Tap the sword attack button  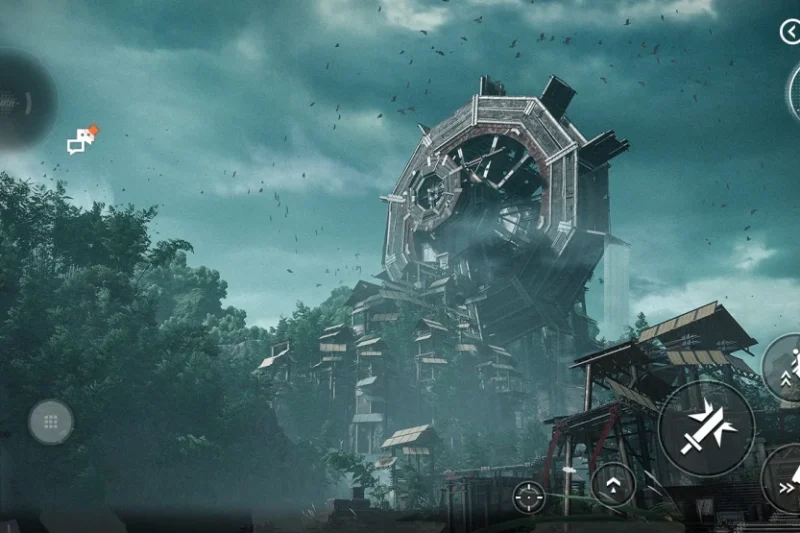[x=706, y=429]
